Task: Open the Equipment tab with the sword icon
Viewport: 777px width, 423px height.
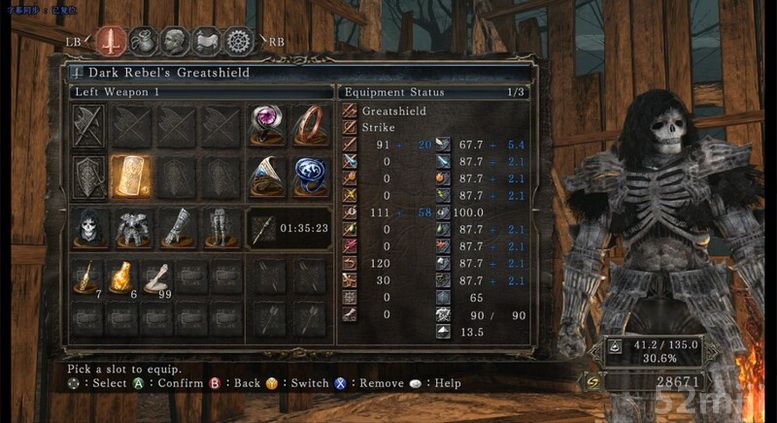Action: point(109,41)
